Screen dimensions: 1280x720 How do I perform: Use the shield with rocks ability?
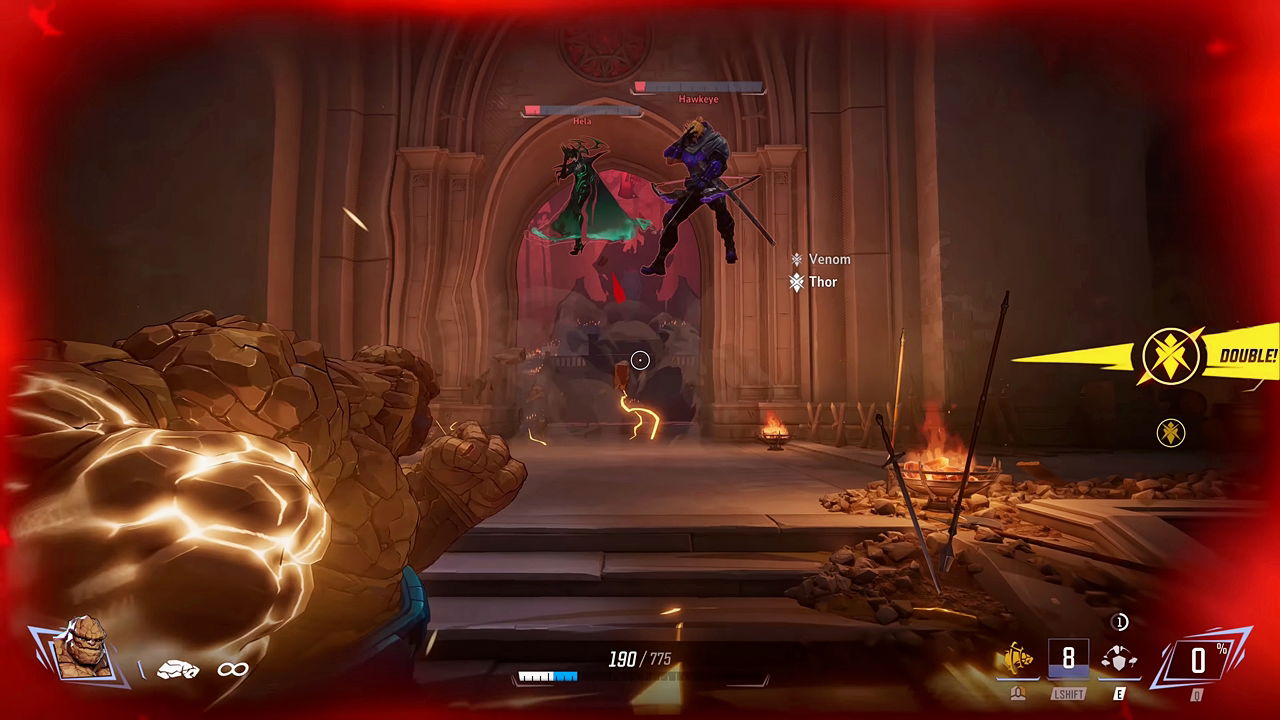[x=1118, y=659]
